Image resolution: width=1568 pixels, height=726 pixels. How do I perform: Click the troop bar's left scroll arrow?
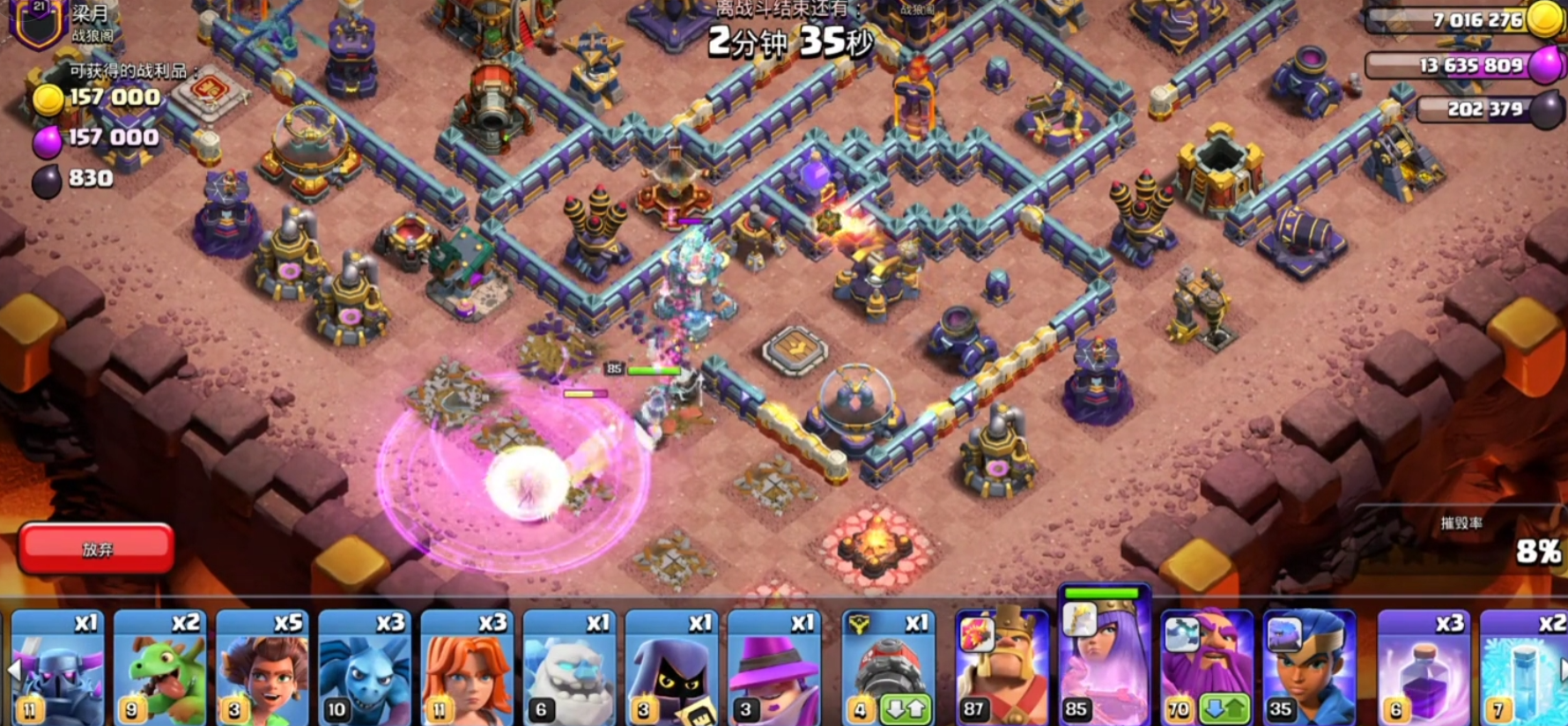coord(13,671)
